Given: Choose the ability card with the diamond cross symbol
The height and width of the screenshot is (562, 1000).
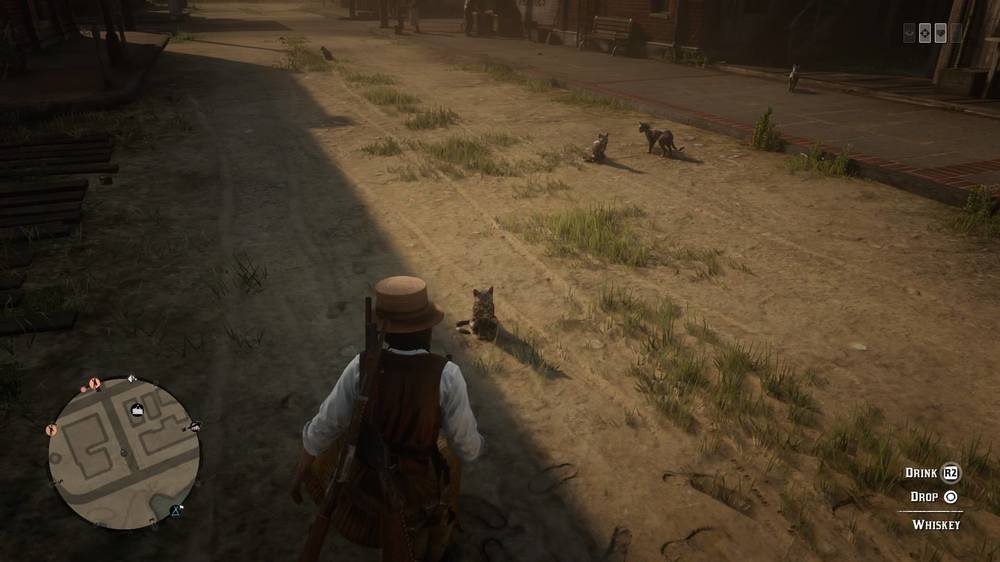Looking at the screenshot, I should (x=925, y=33).
